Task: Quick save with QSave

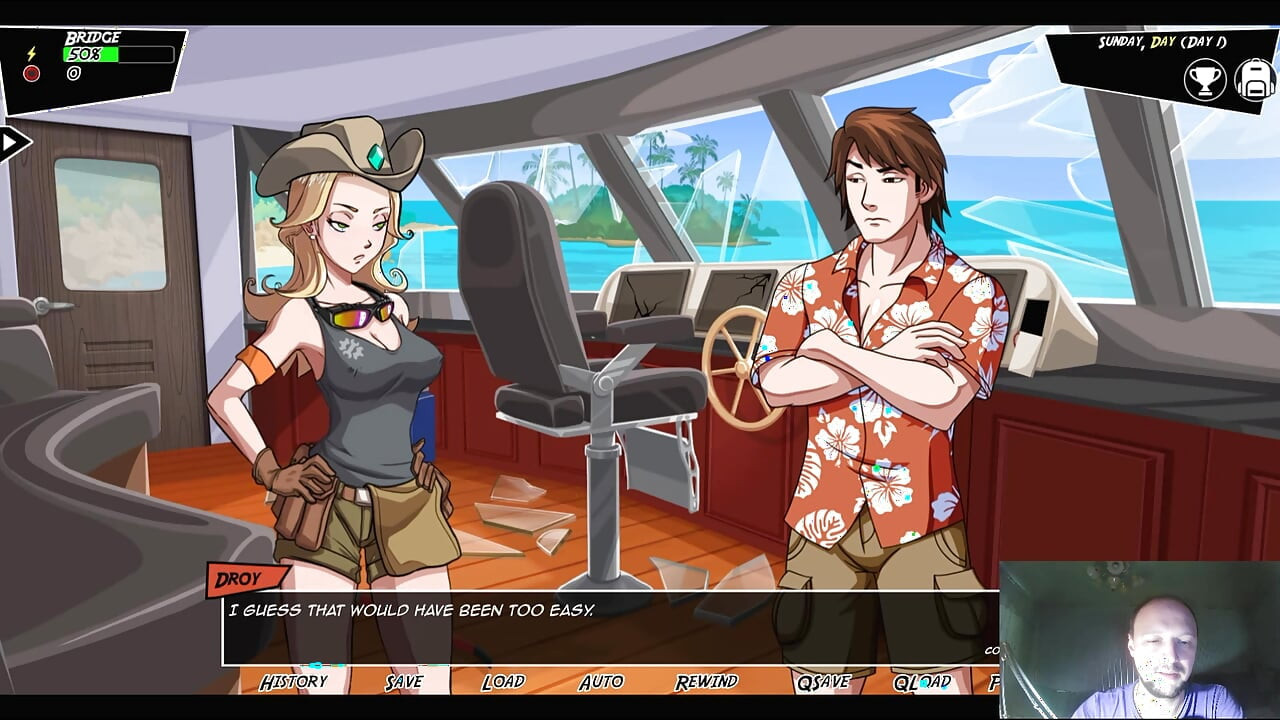Action: click(x=823, y=682)
